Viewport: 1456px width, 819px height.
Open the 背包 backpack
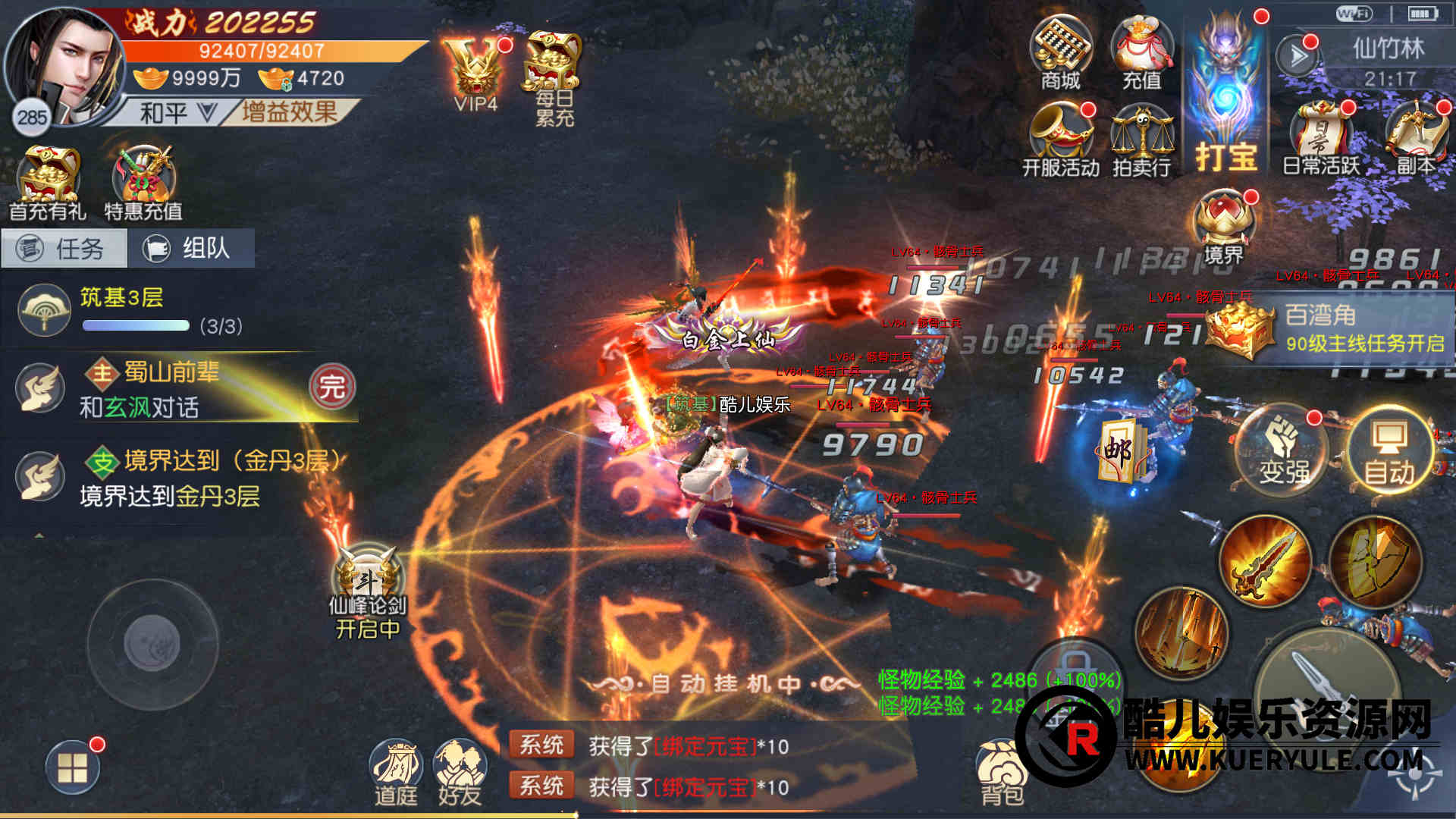click(1003, 772)
